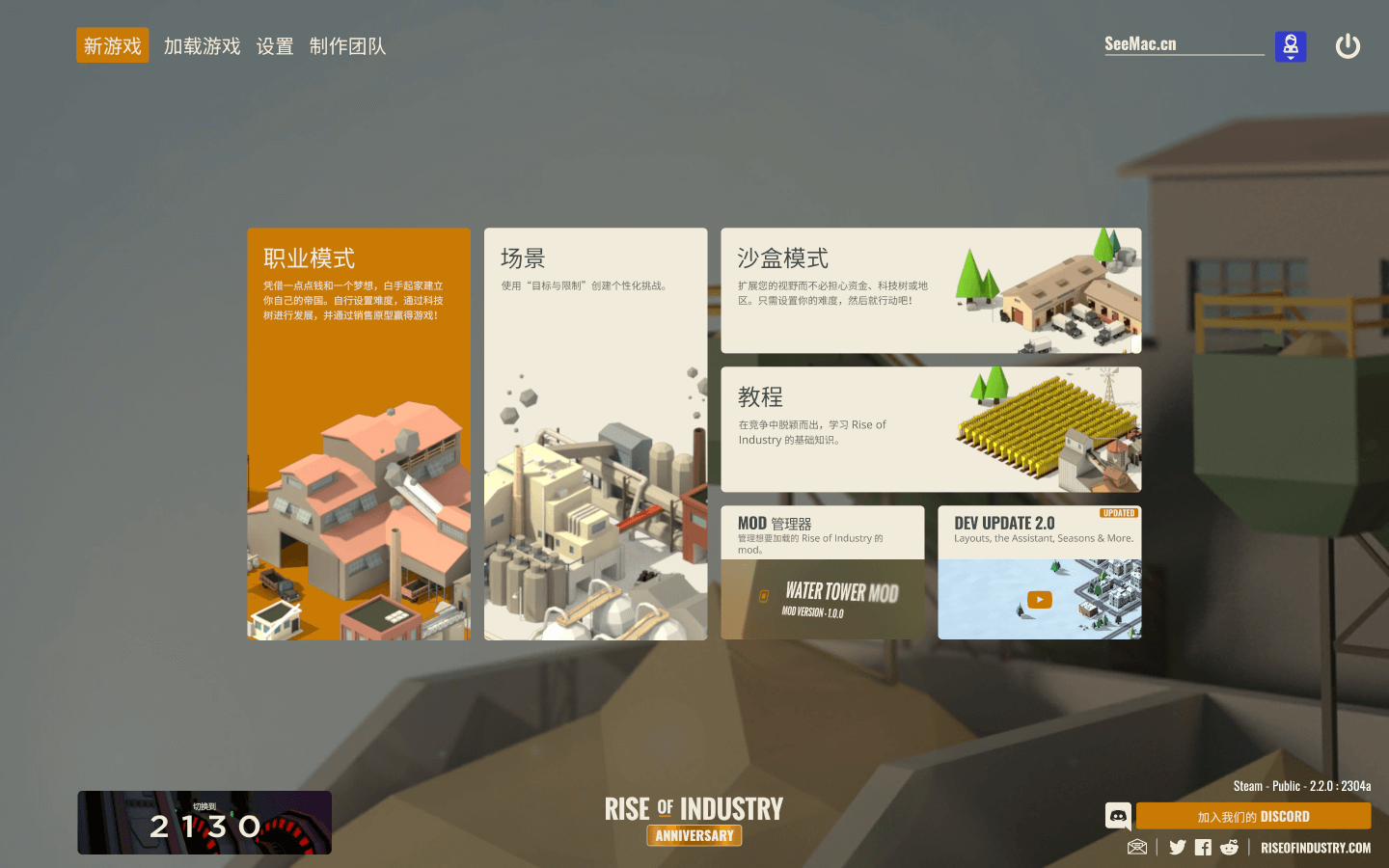Visit RISEOFINDUSTRY.COM website link

pyautogui.click(x=1316, y=848)
